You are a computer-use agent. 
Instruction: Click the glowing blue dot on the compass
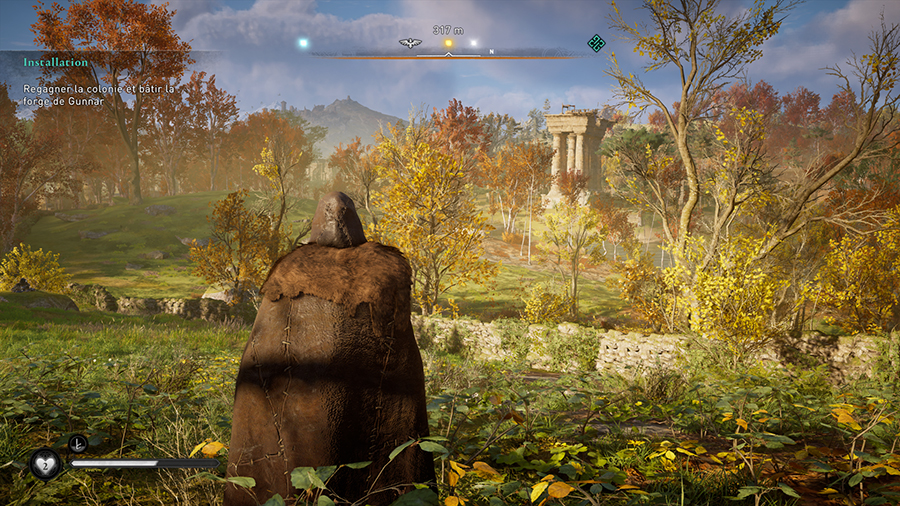[x=302, y=43]
